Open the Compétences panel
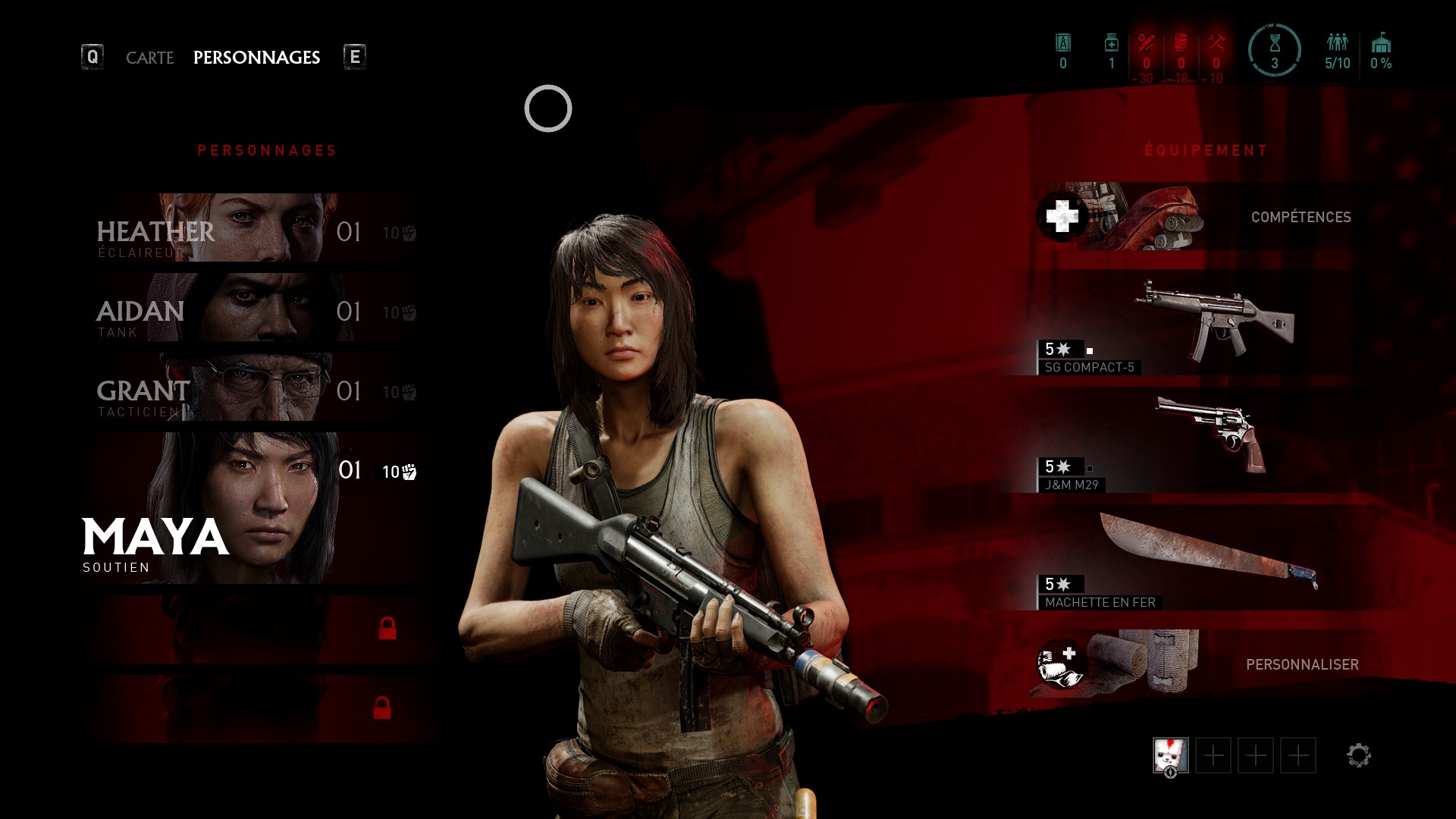This screenshot has height=819, width=1456. coord(1213,217)
